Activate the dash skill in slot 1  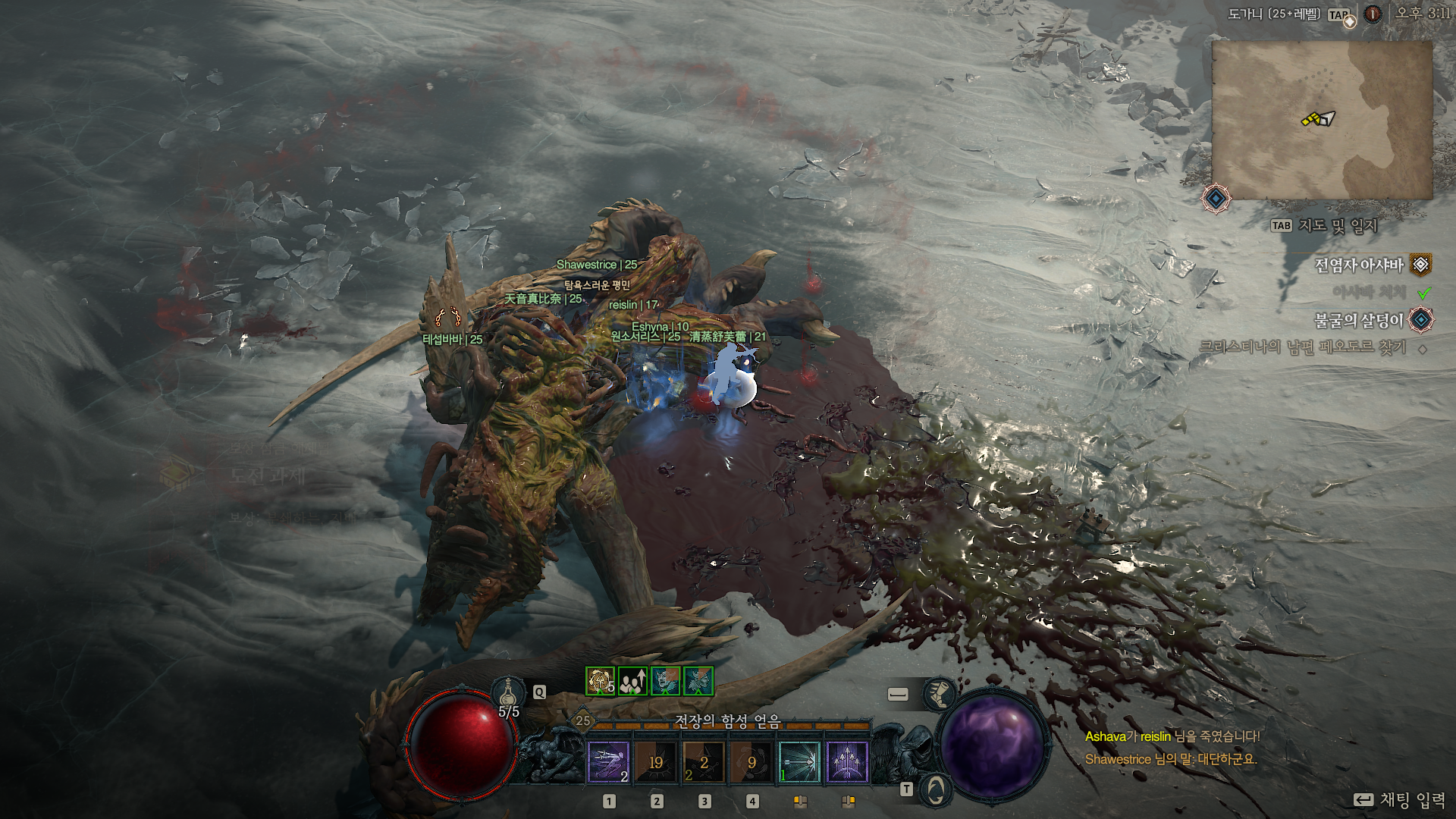(608, 761)
